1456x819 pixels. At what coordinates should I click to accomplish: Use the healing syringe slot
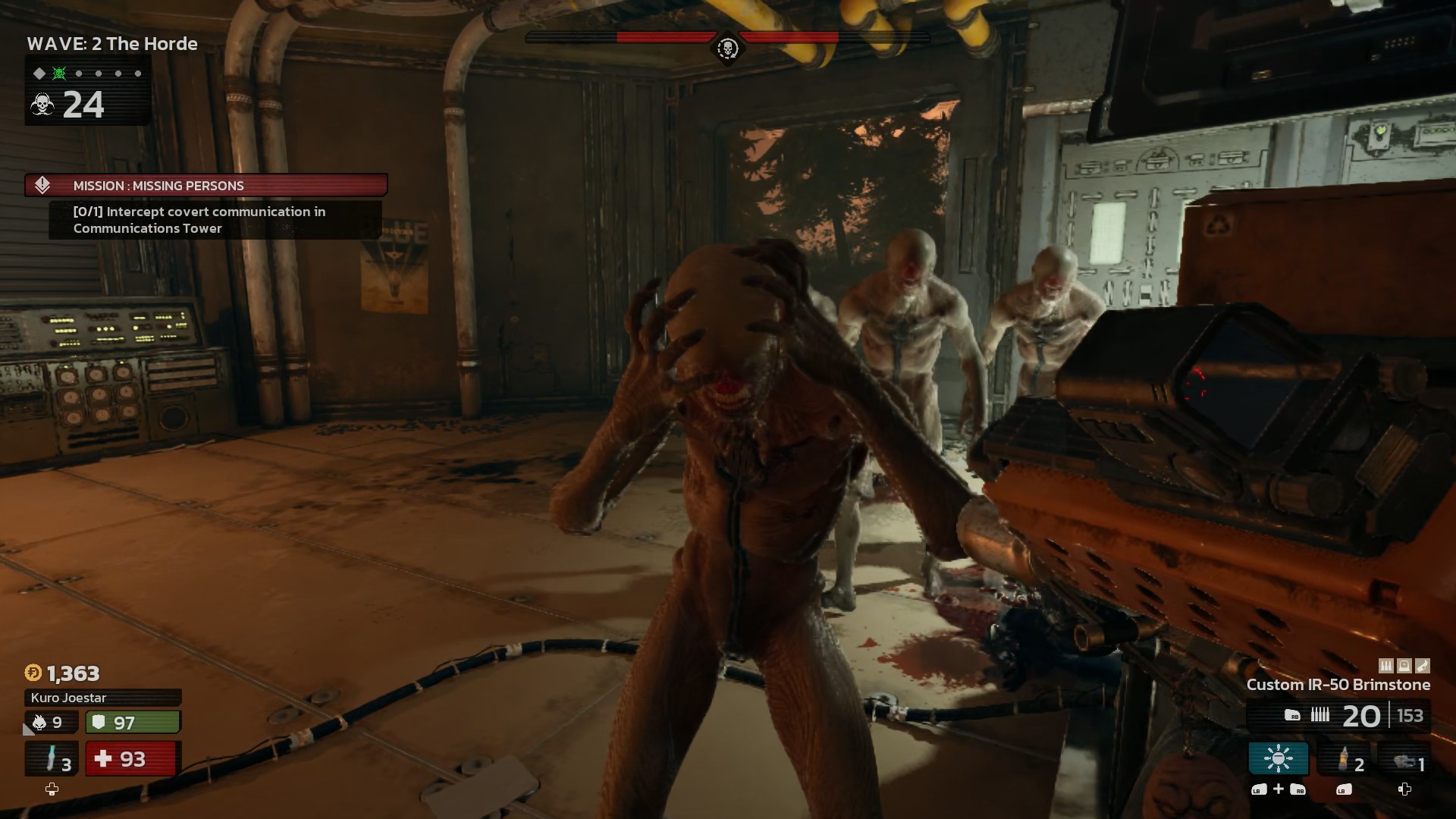coord(52,758)
